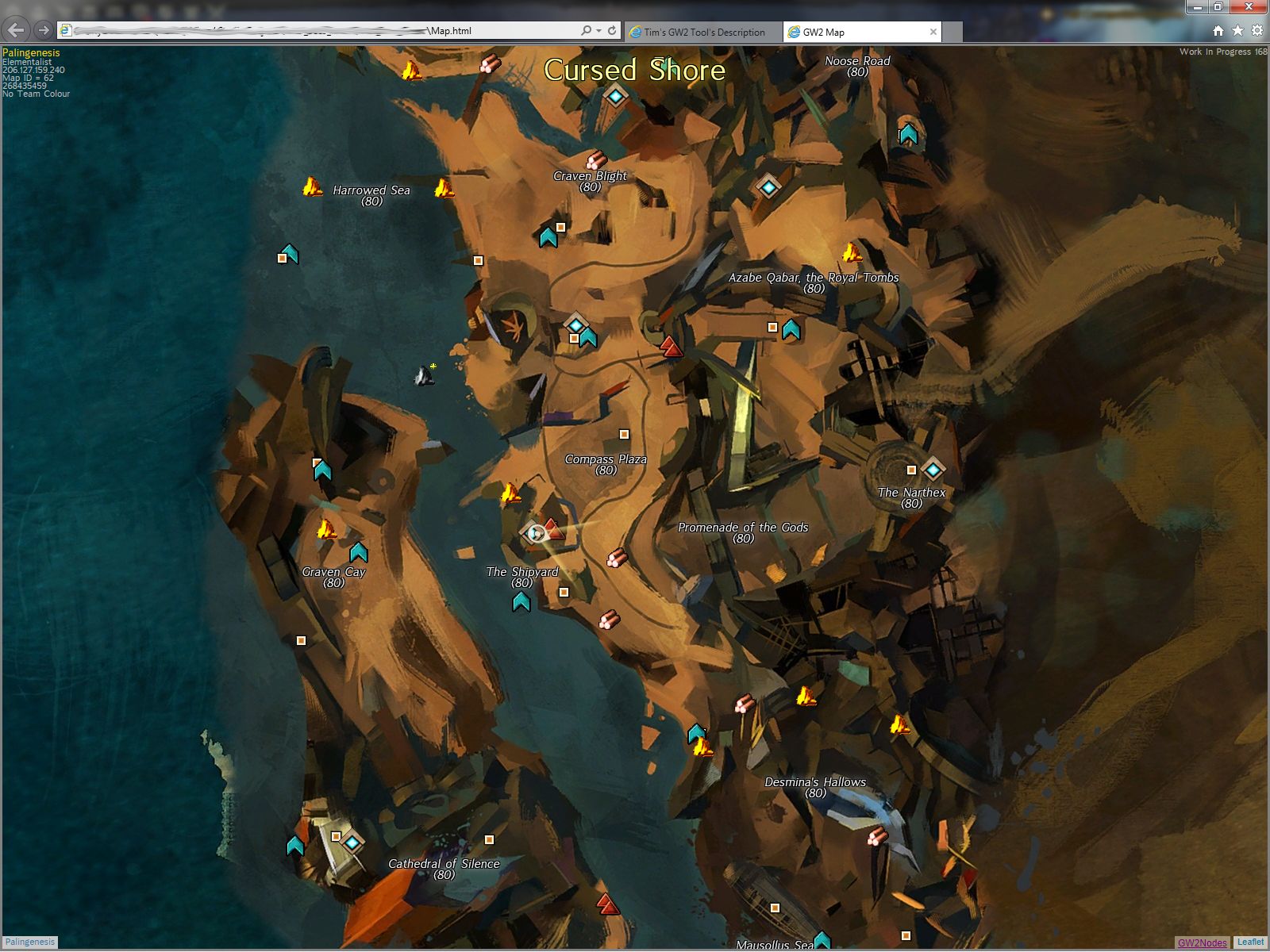This screenshot has height=952, width=1270.
Task: Close the GW2 Map browser tab
Action: point(933,33)
